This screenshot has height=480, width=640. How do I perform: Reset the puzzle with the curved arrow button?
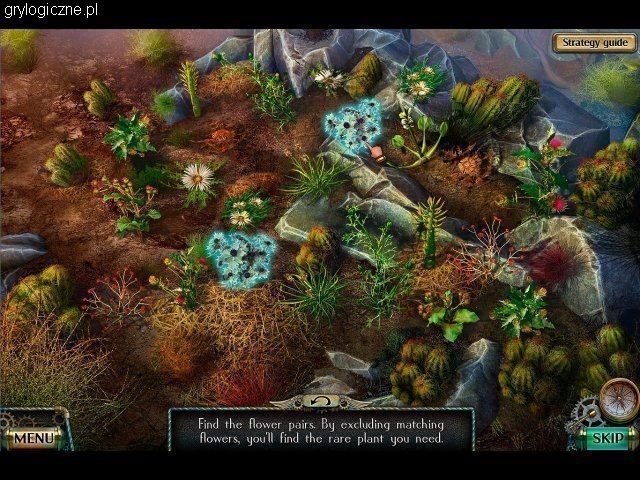pos(321,401)
